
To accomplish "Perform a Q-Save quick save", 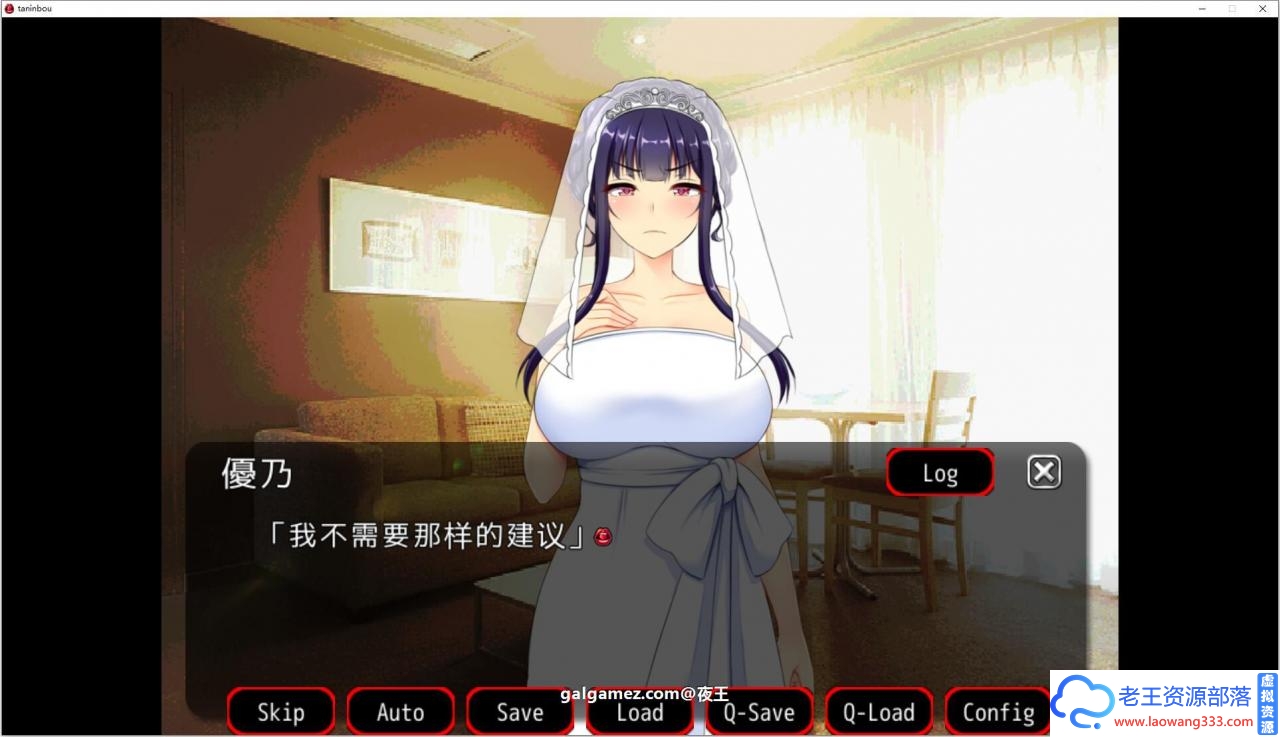I will (759, 712).
